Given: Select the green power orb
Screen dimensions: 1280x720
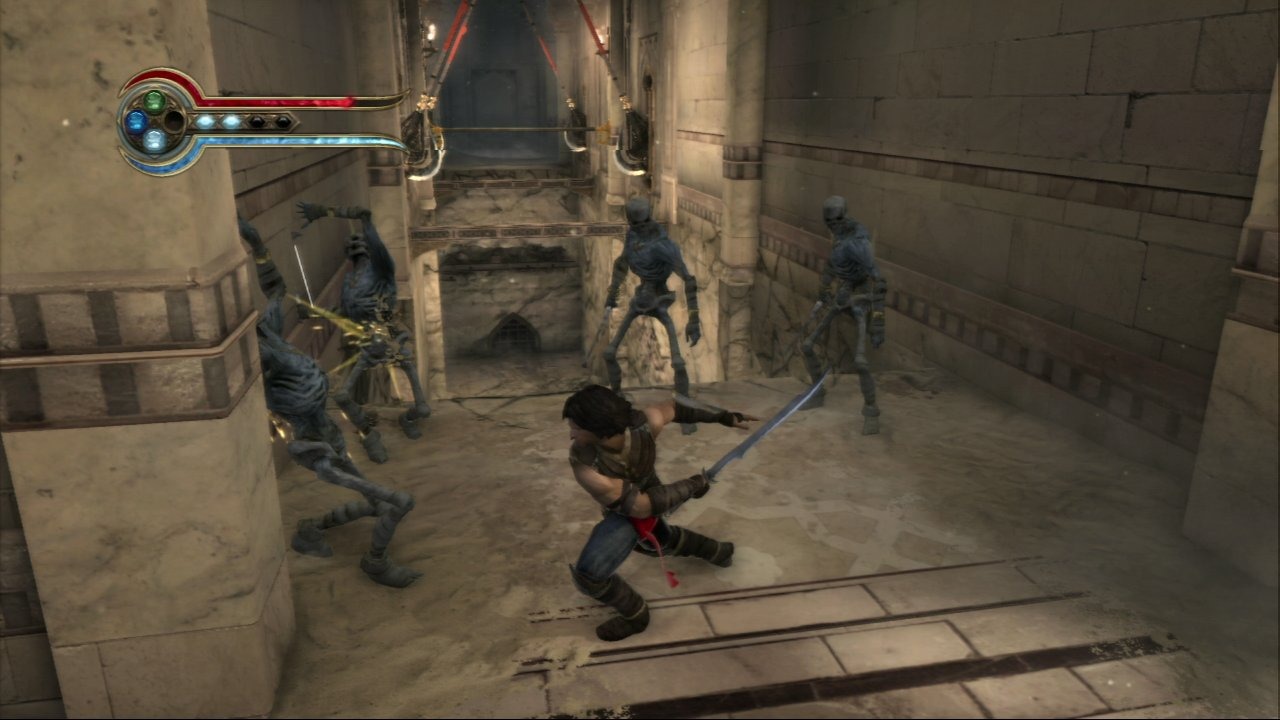Looking at the screenshot, I should (x=154, y=101).
